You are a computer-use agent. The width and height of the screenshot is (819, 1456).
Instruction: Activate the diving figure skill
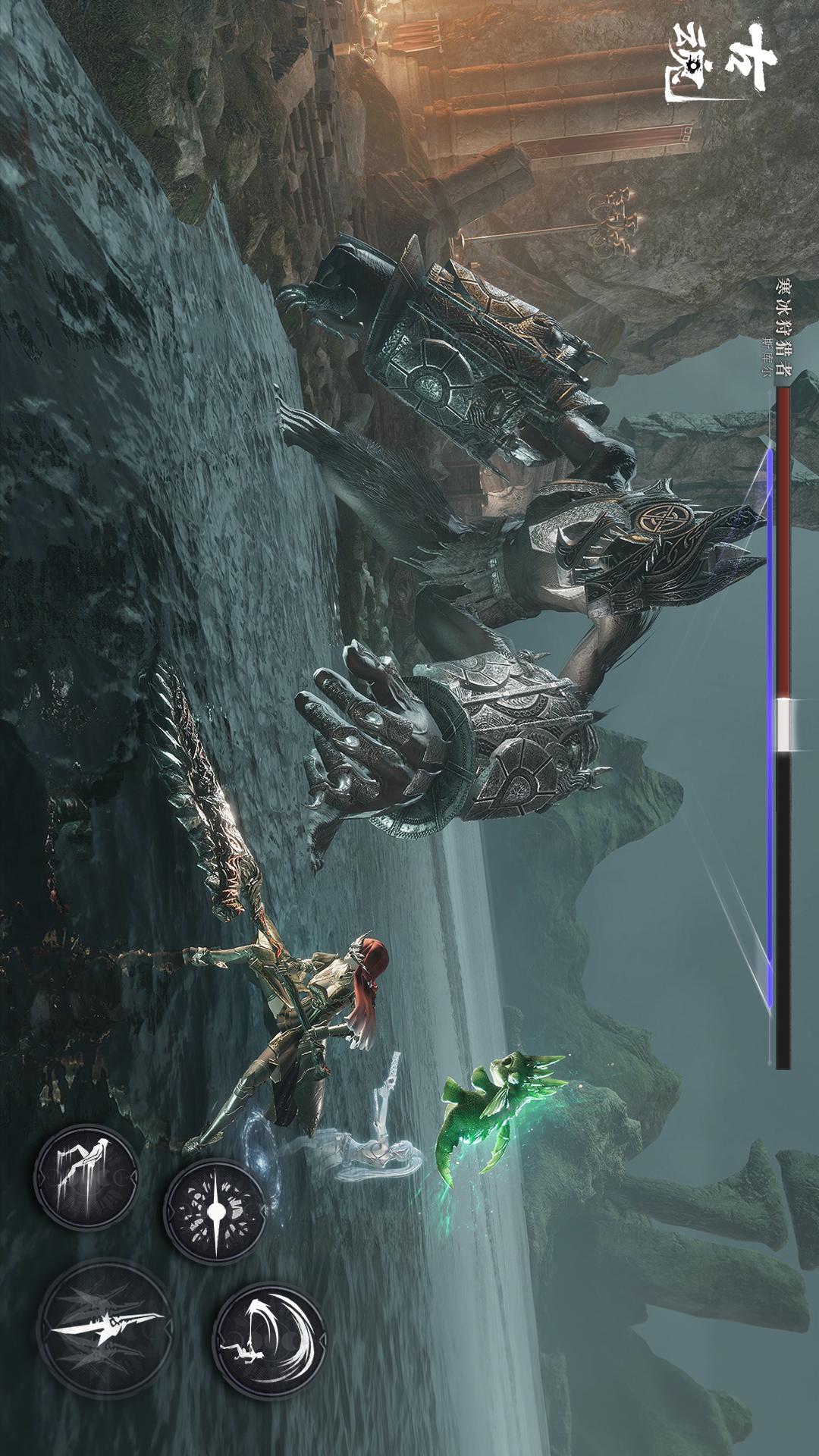coord(85,1175)
